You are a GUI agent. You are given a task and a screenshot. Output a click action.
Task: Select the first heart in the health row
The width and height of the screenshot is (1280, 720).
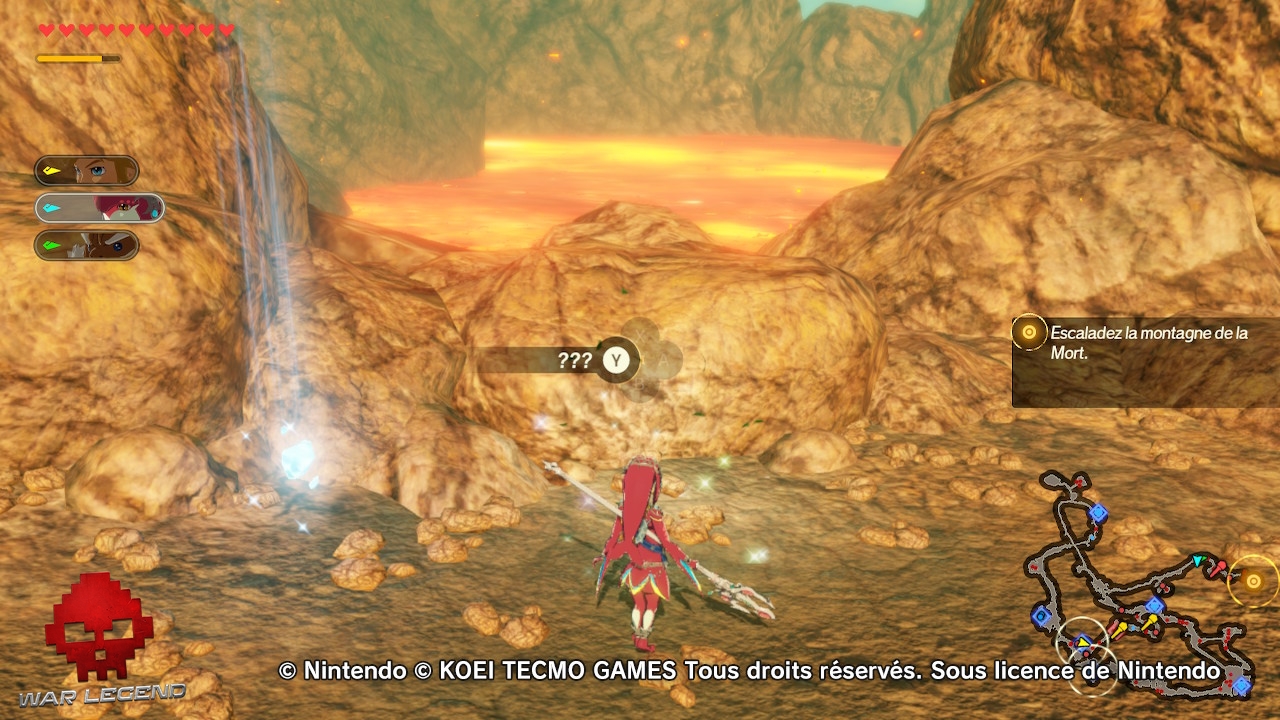(45, 27)
